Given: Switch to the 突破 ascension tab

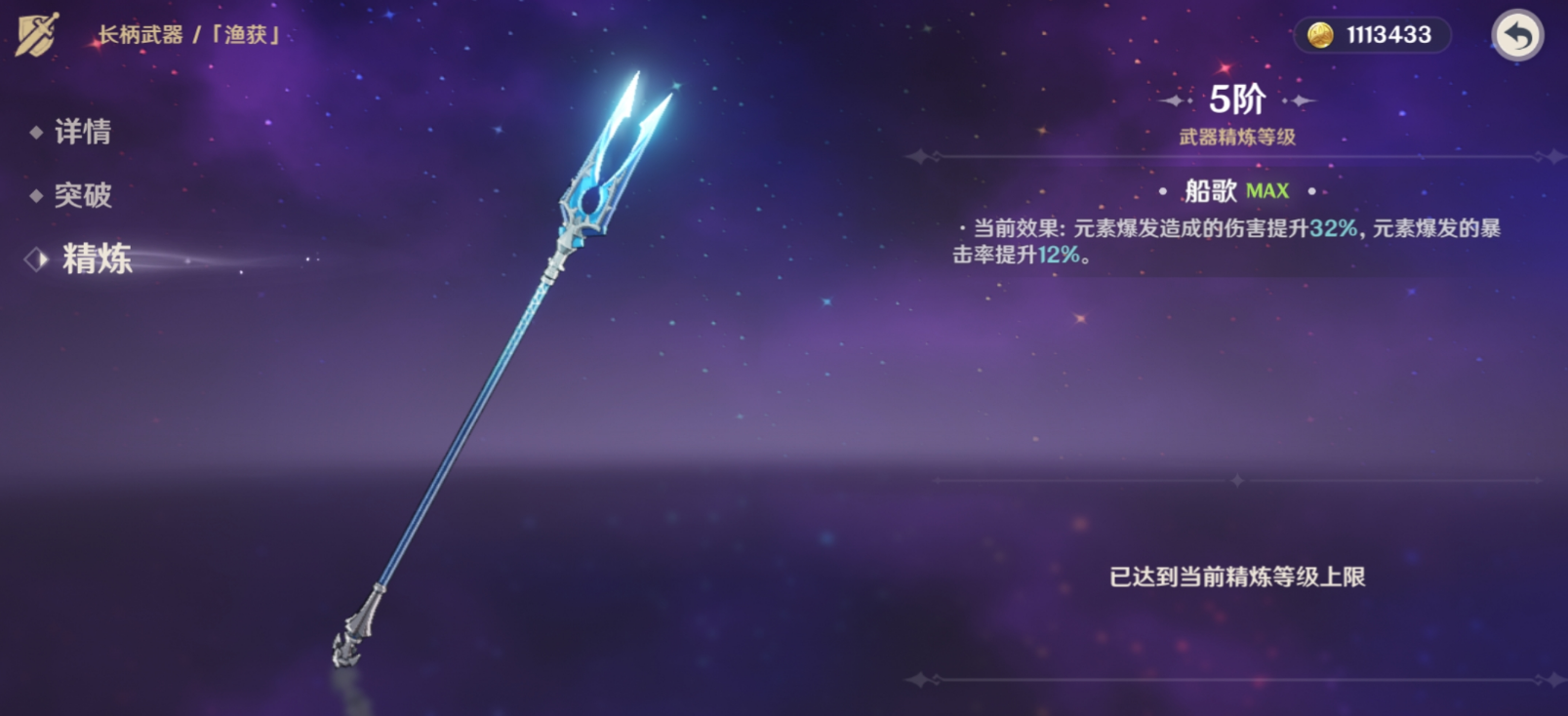Looking at the screenshot, I should tap(82, 195).
